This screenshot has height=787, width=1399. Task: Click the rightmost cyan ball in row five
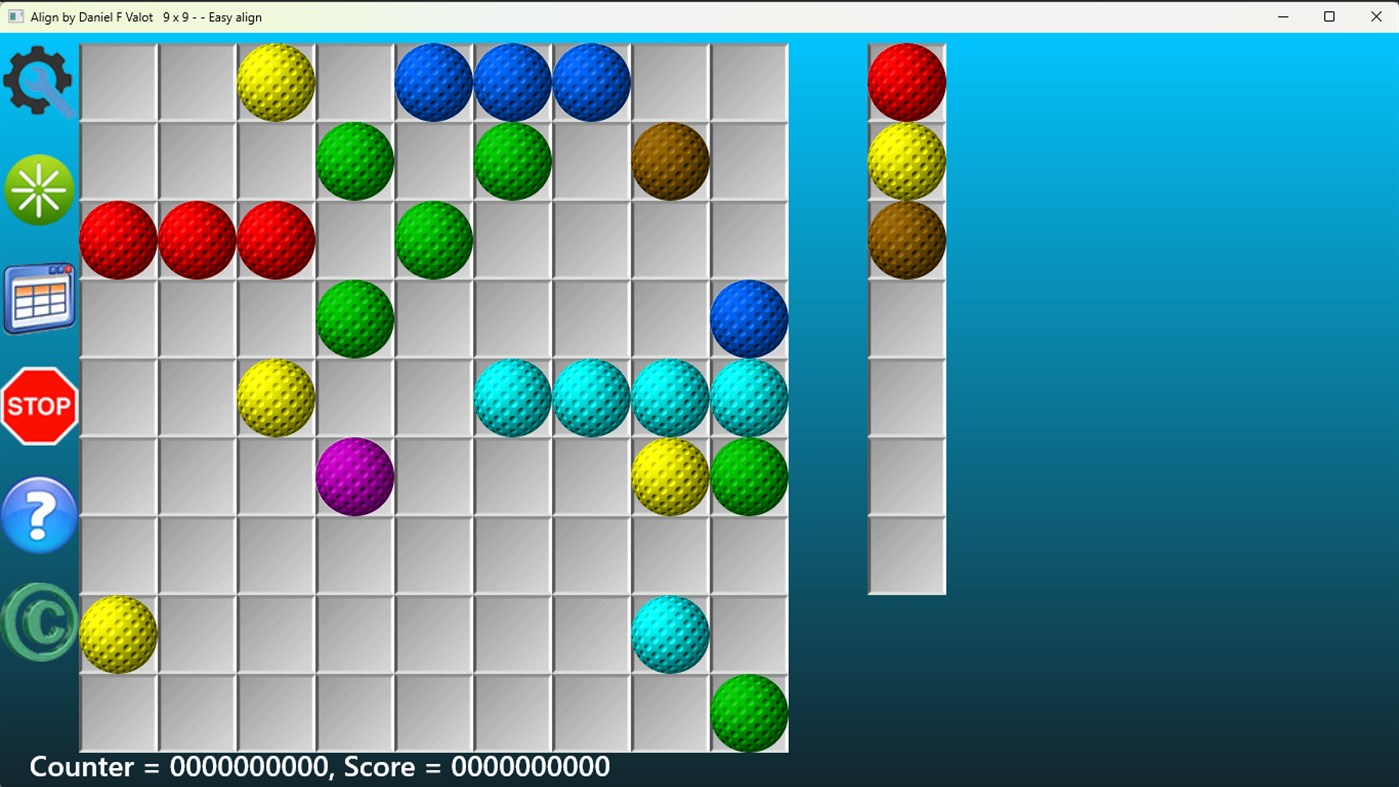[x=749, y=397]
